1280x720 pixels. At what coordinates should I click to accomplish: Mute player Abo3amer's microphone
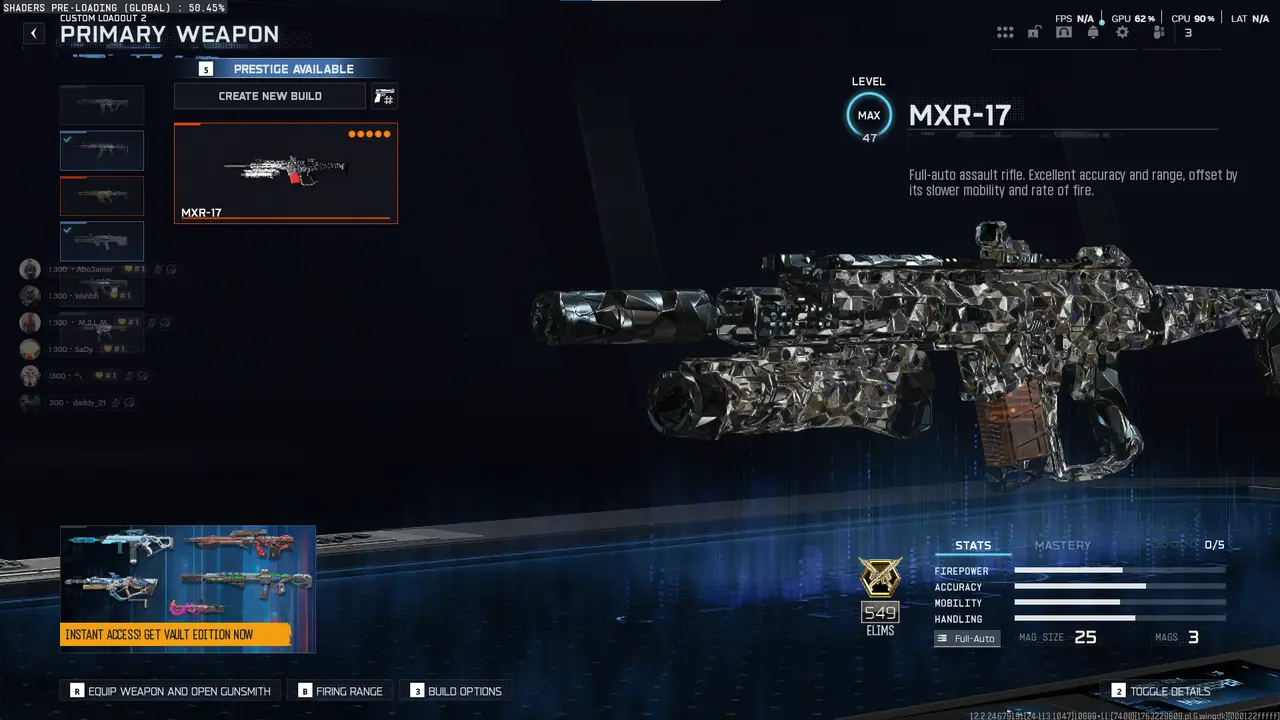(157, 269)
